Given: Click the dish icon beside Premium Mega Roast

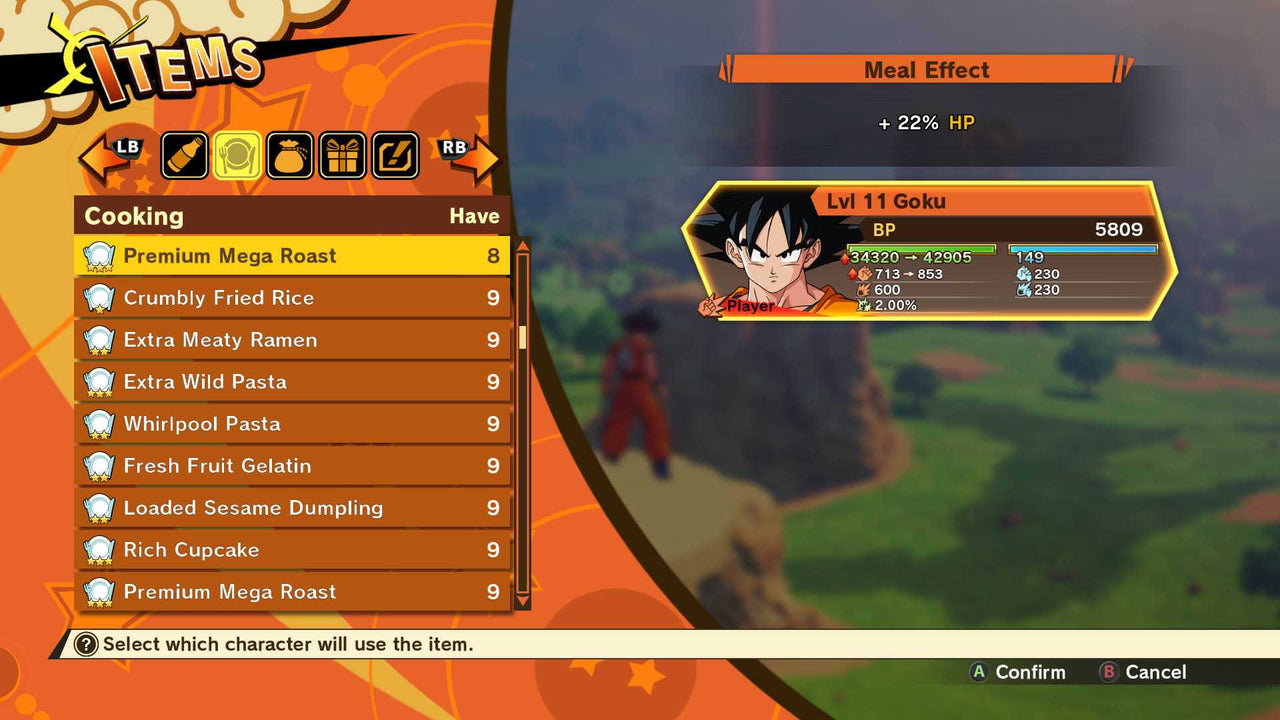Looking at the screenshot, I should click(x=98, y=256).
